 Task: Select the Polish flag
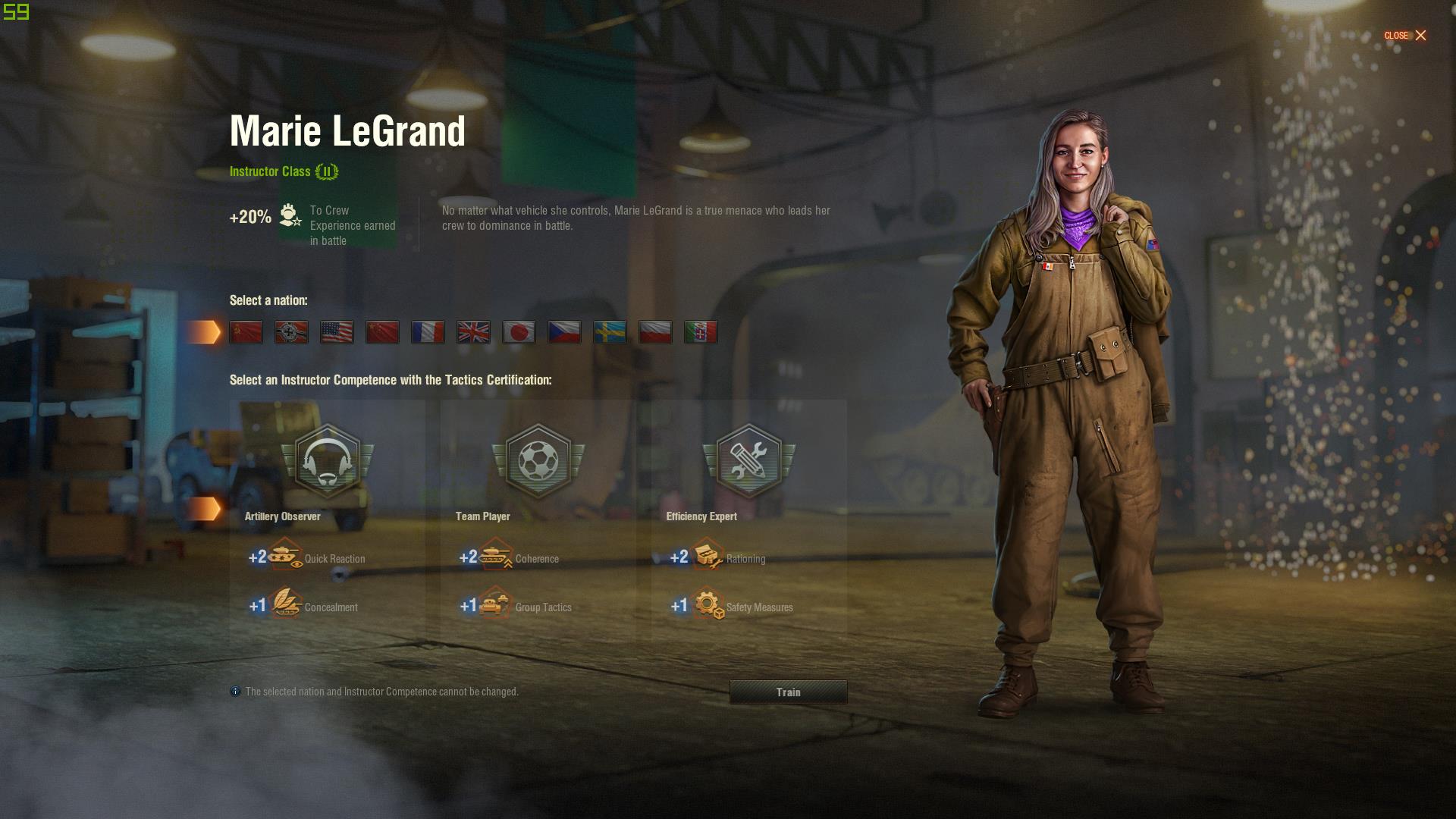tap(655, 332)
